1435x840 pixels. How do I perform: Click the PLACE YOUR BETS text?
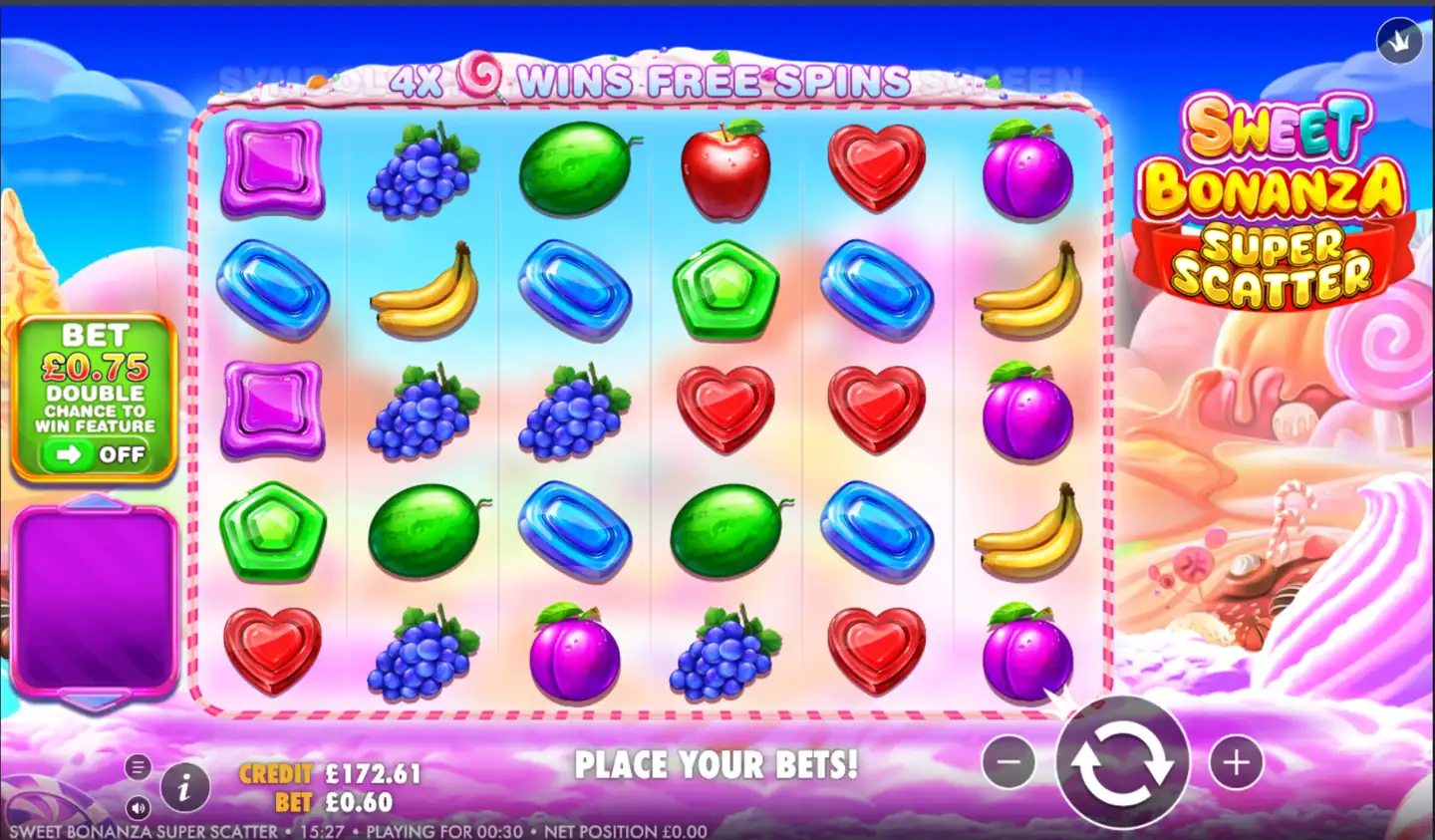719,765
